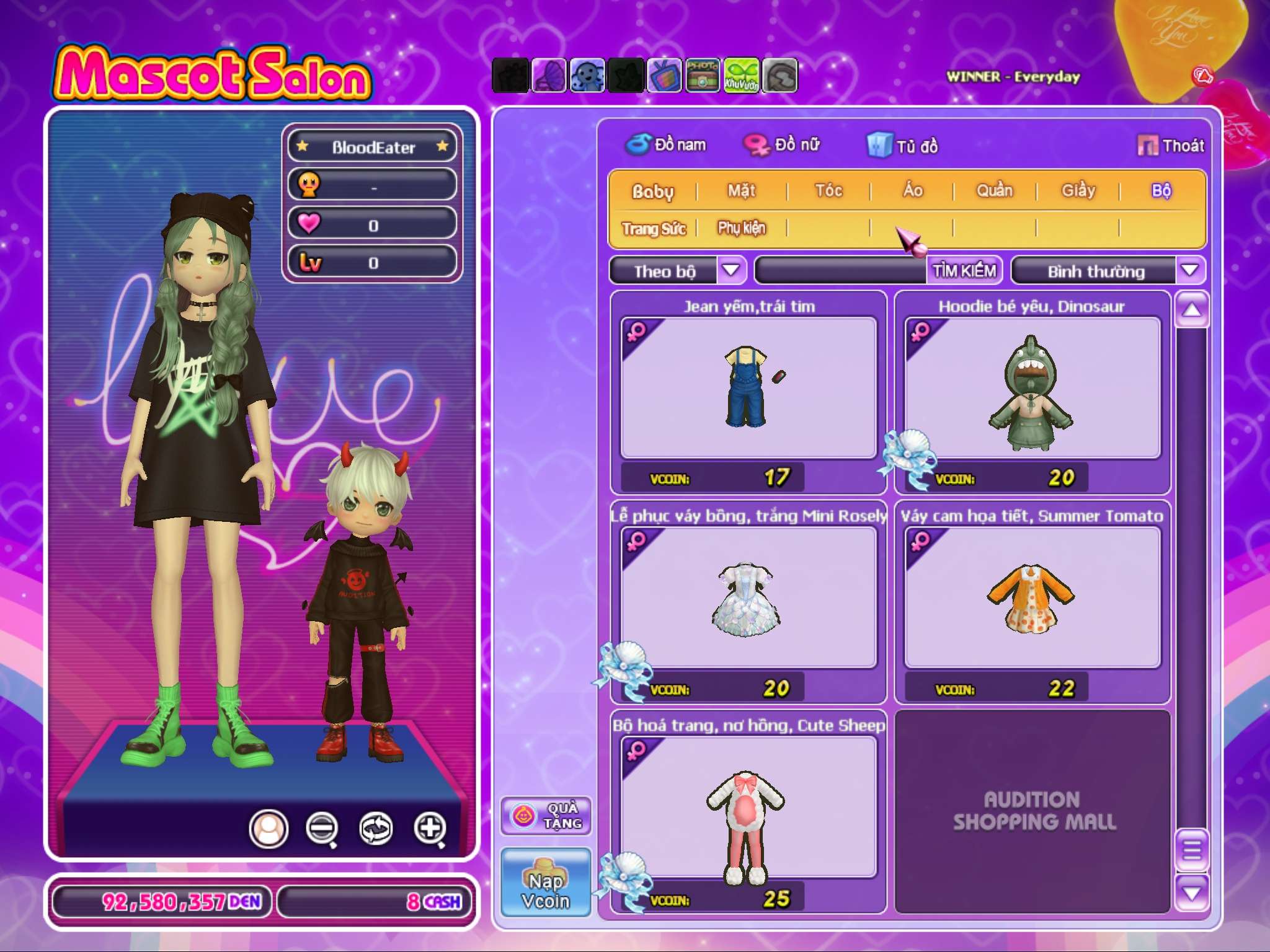
Task: Open the Tủ đồ wardrobe
Action: pyautogui.click(x=903, y=146)
